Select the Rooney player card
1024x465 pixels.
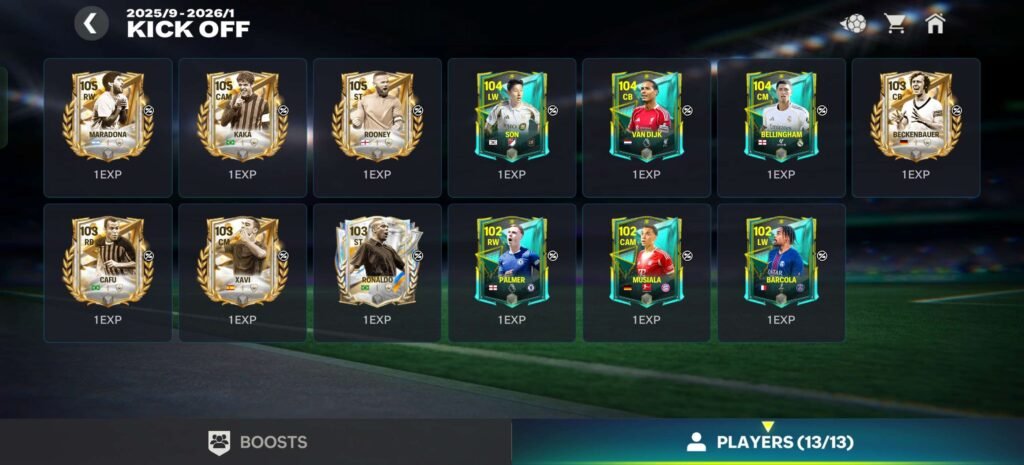point(377,117)
